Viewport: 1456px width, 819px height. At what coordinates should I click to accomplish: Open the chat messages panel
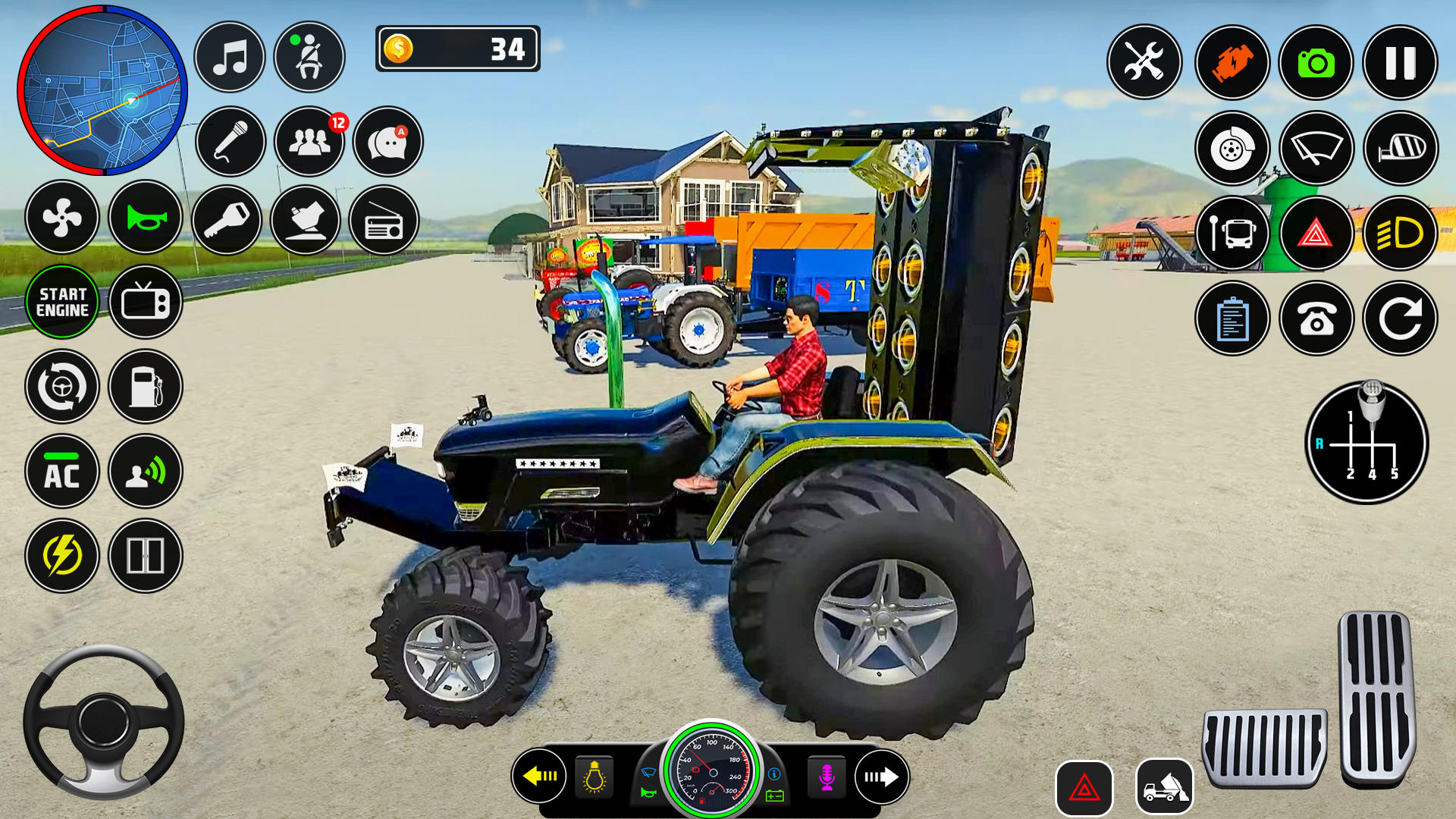(386, 143)
